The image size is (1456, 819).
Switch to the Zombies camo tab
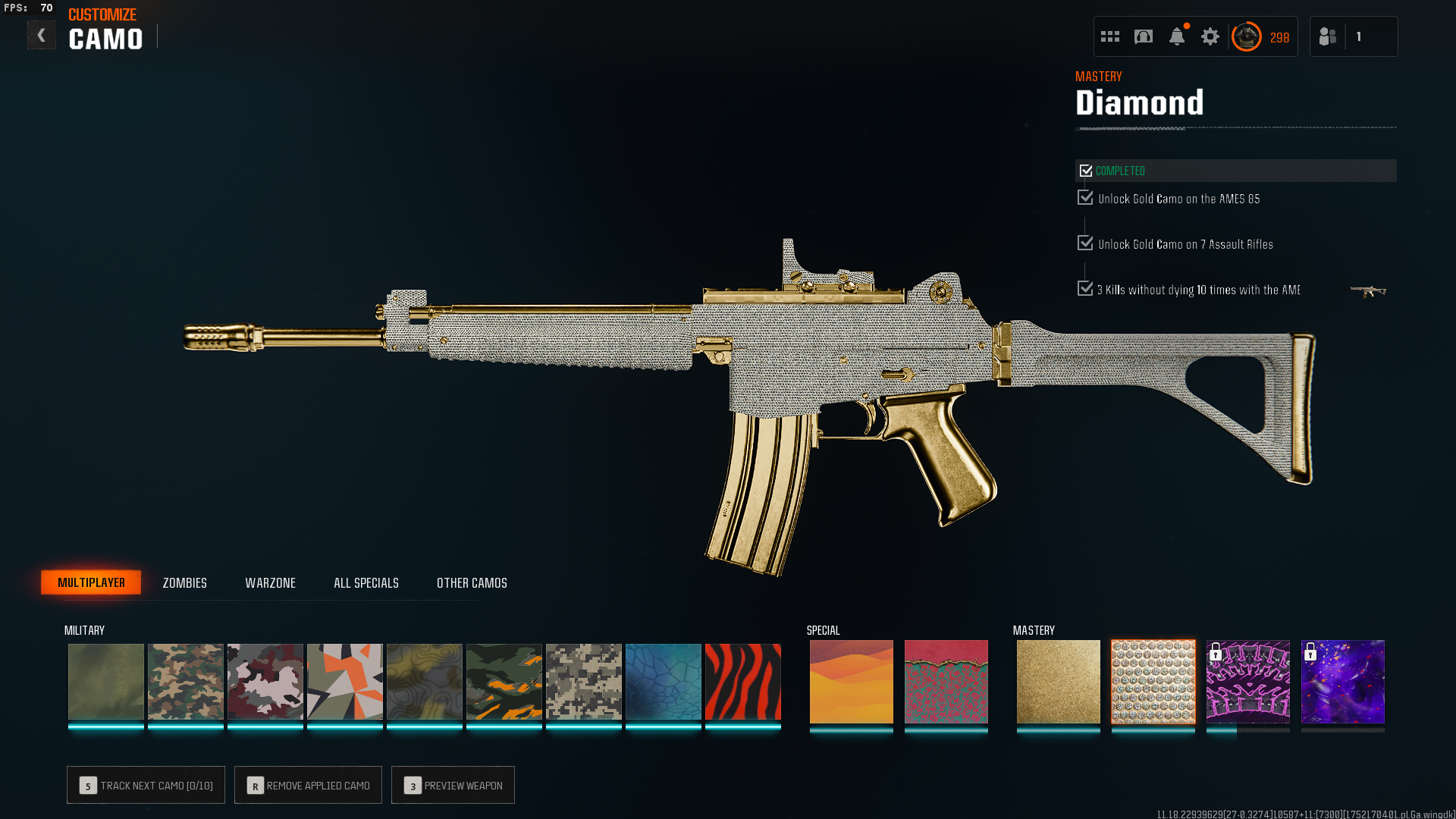pyautogui.click(x=184, y=582)
